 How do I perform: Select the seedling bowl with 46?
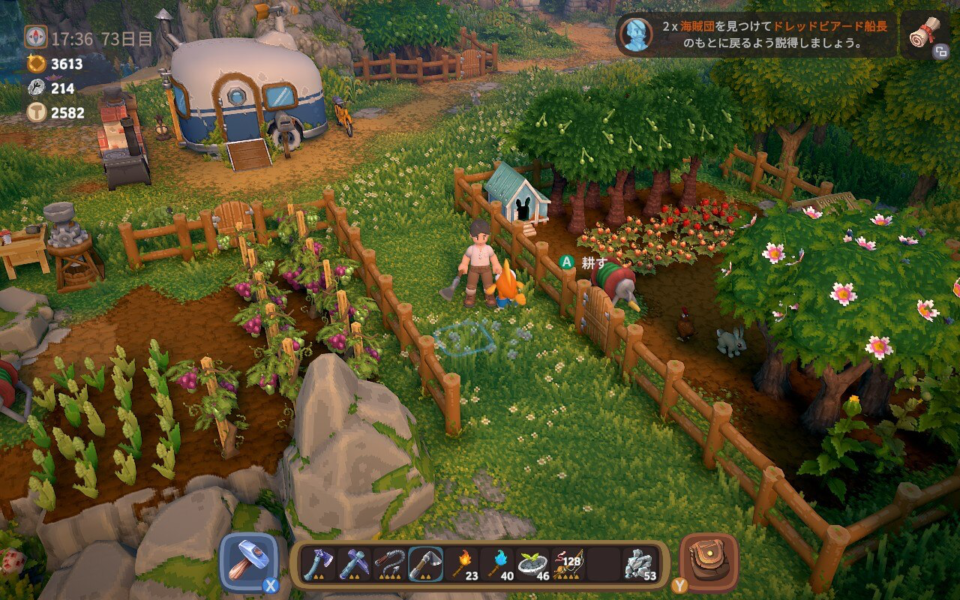[x=534, y=564]
